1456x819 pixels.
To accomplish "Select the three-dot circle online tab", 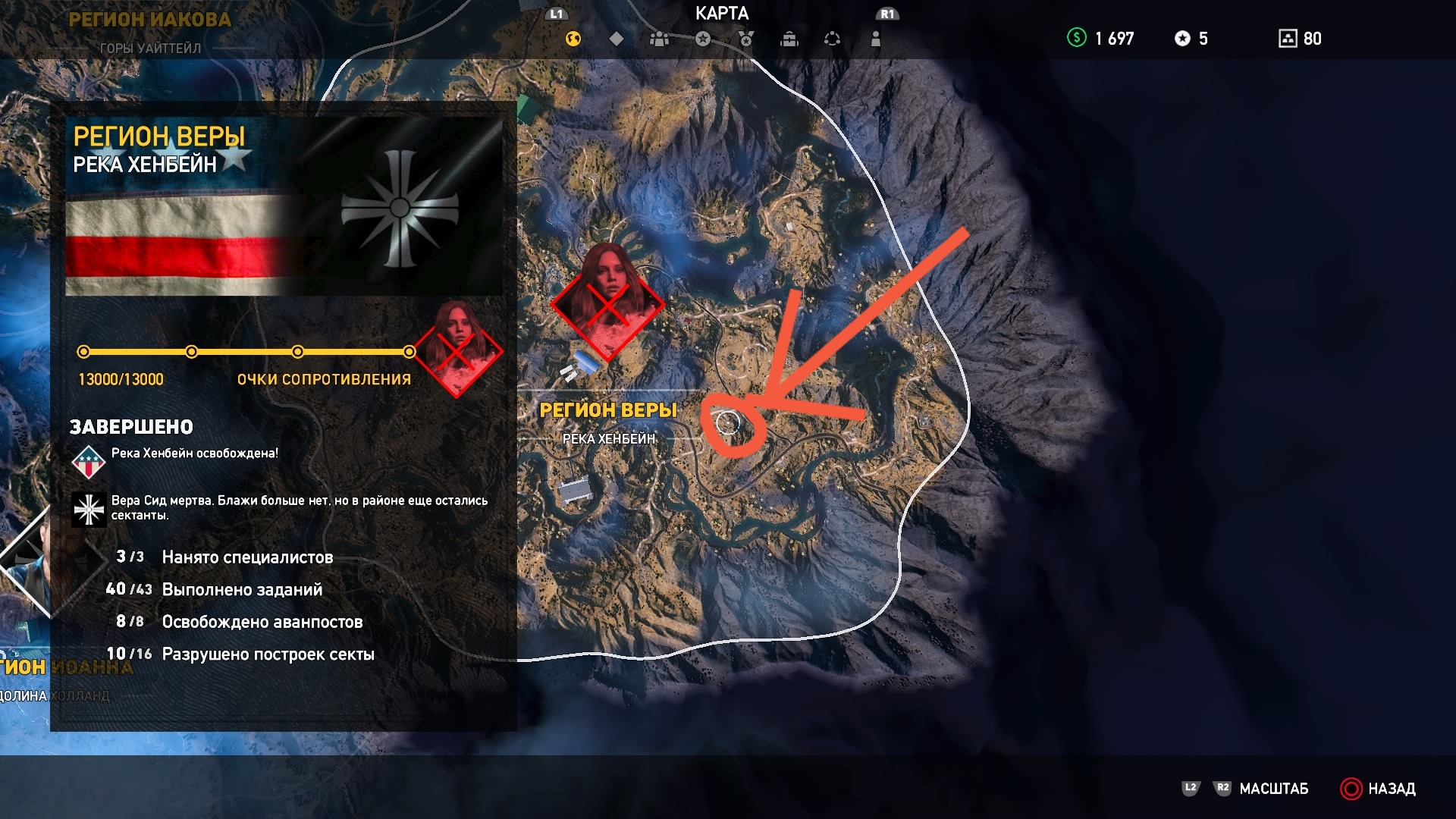I will pos(833,39).
